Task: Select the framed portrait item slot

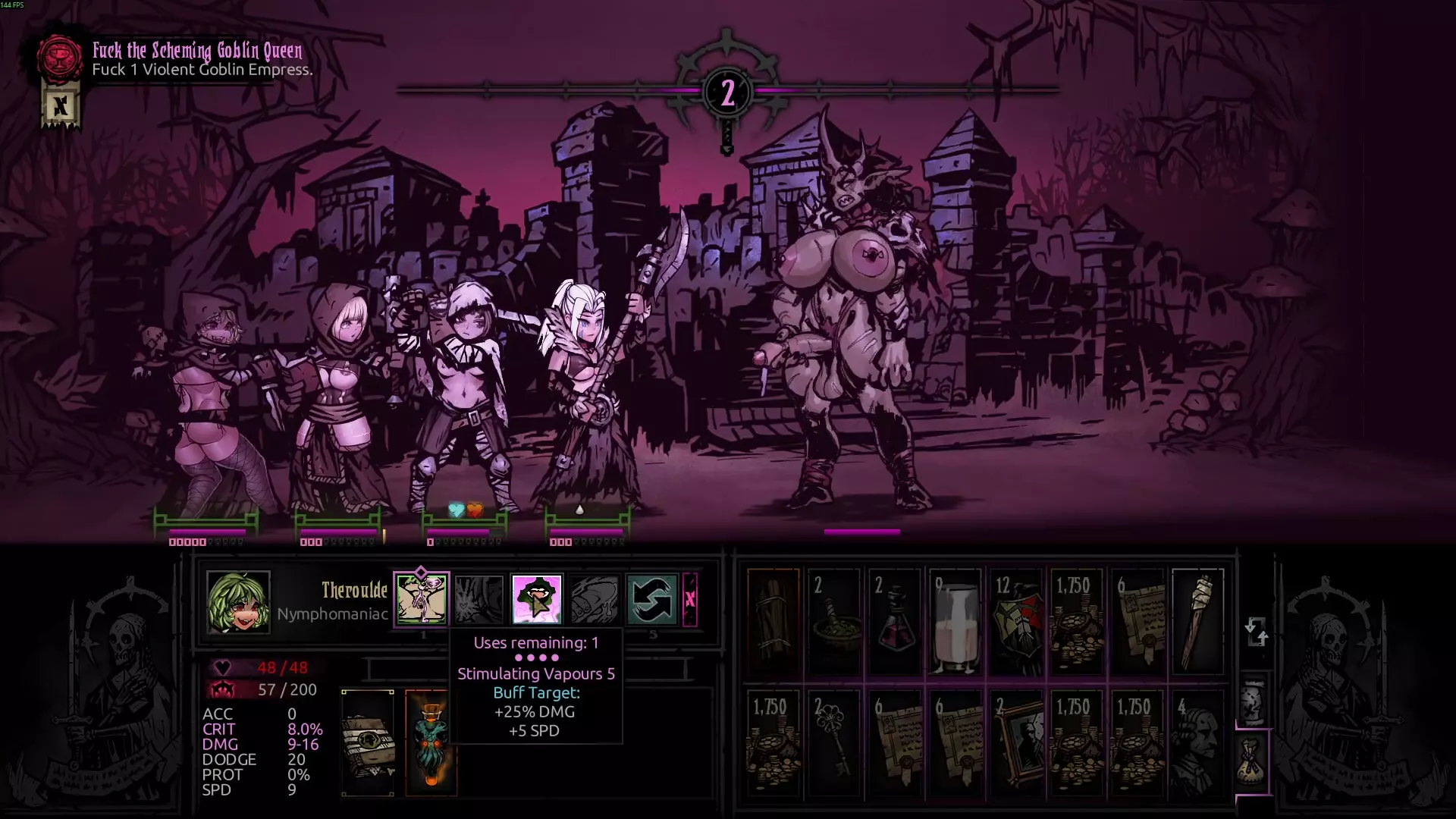Action: click(1016, 743)
